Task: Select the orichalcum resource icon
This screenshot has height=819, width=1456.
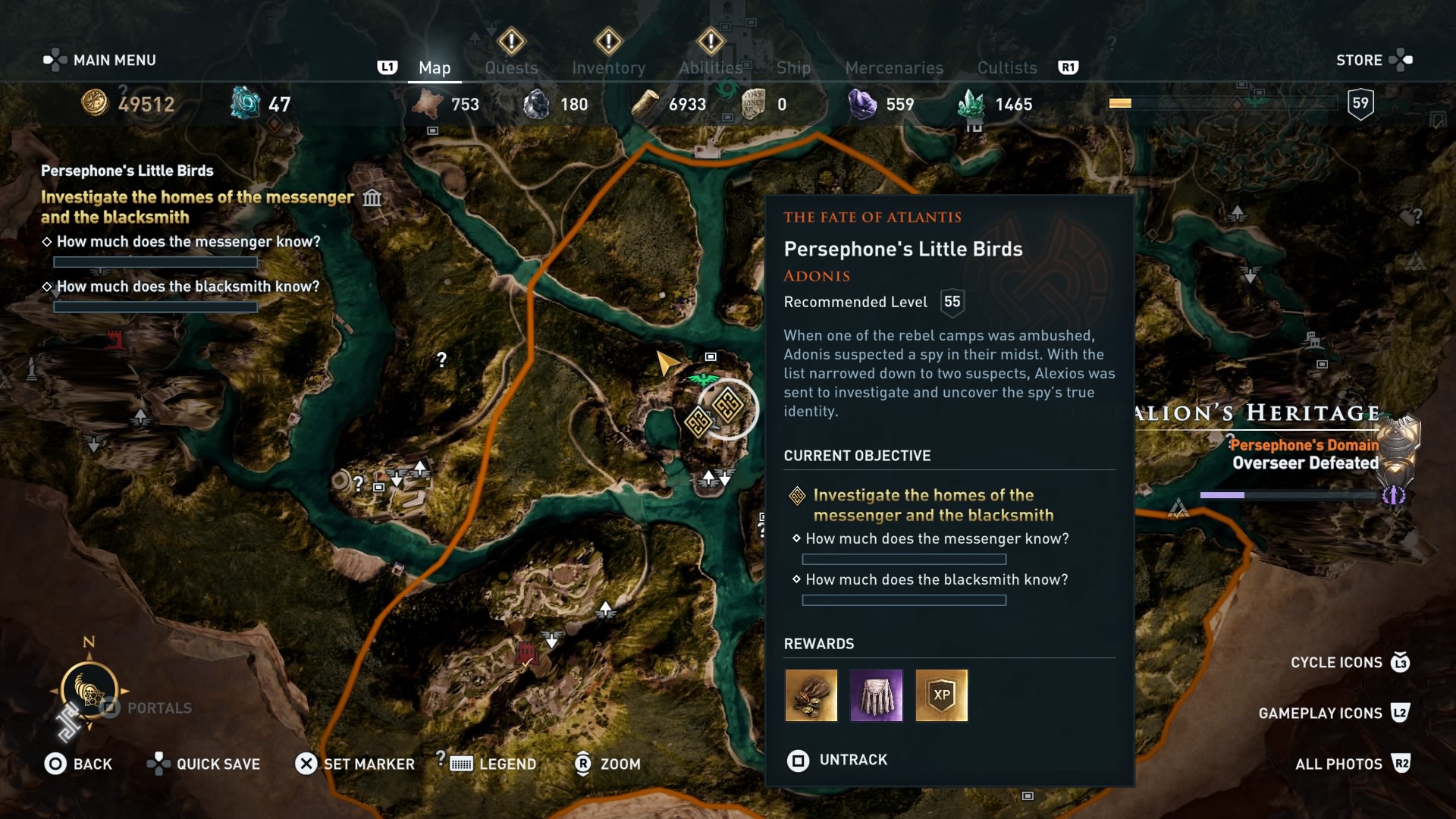Action: (x=244, y=102)
